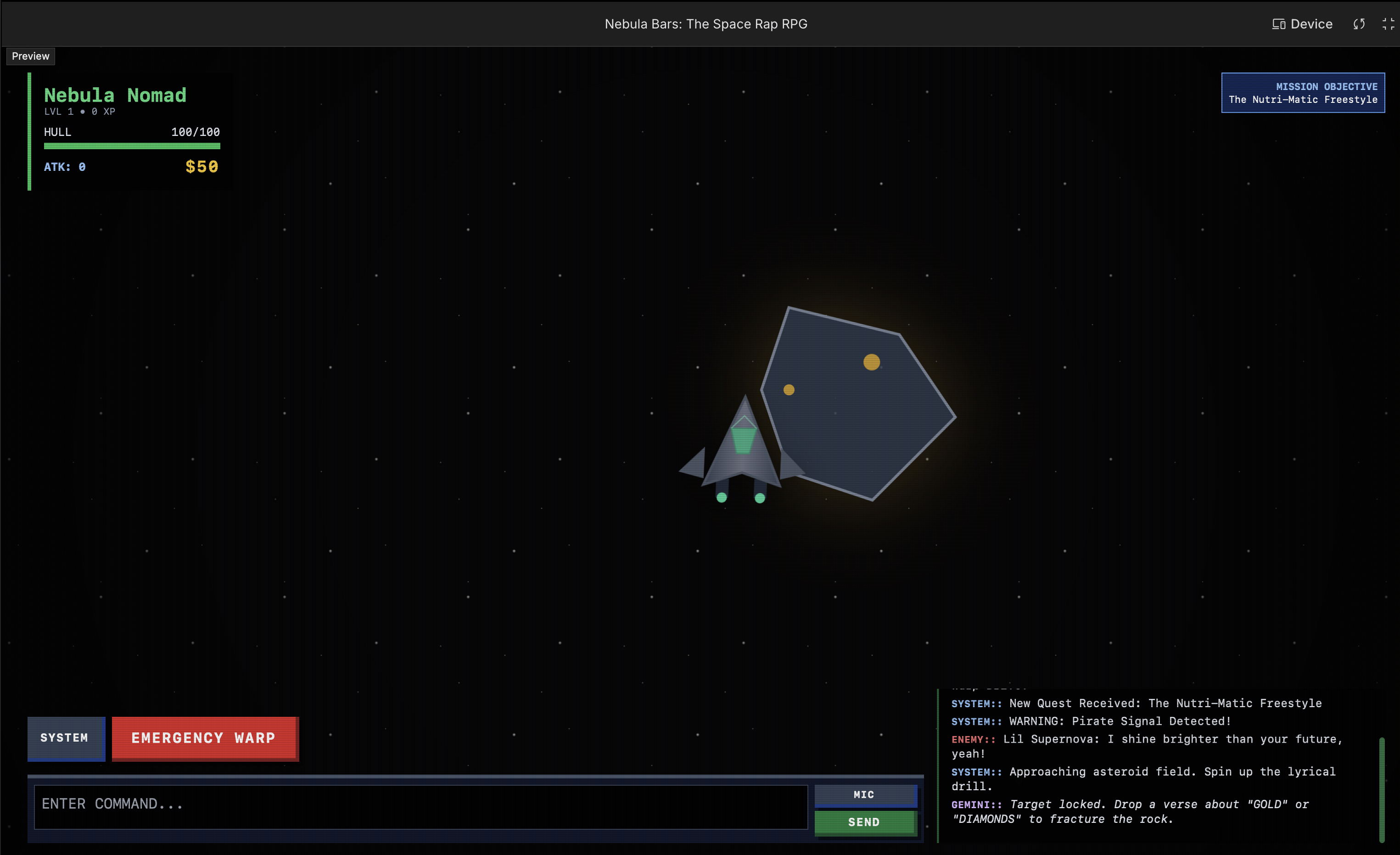Reload the preview with the refresh icon
Viewport: 1400px width, 855px height.
point(1359,24)
